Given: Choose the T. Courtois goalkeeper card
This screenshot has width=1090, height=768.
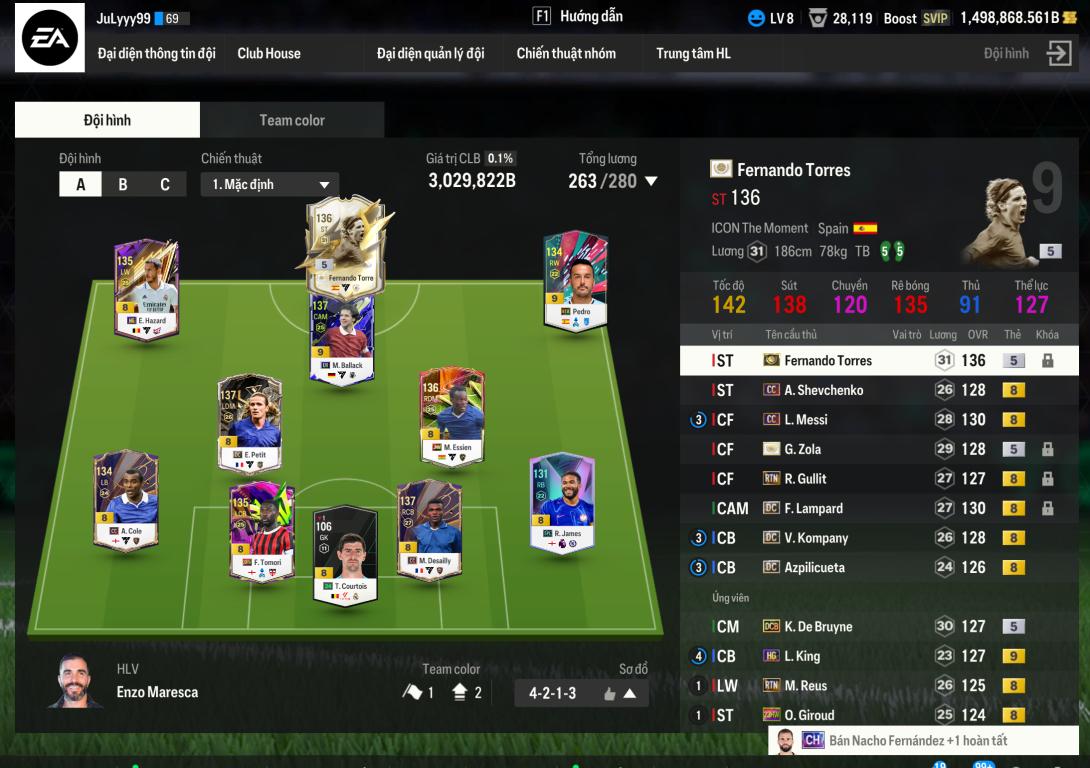Looking at the screenshot, I should tap(345, 554).
